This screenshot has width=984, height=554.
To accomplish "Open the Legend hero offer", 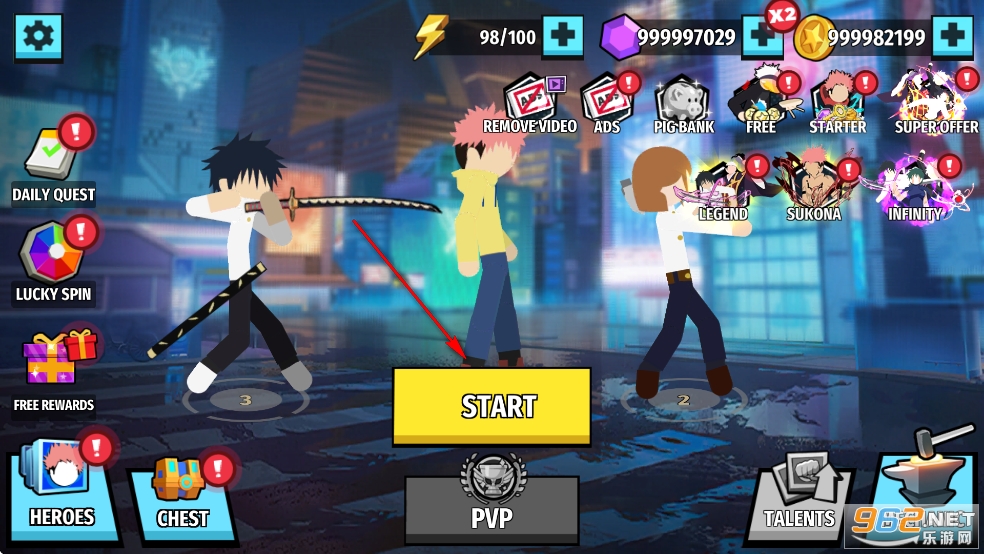I will coord(723,189).
